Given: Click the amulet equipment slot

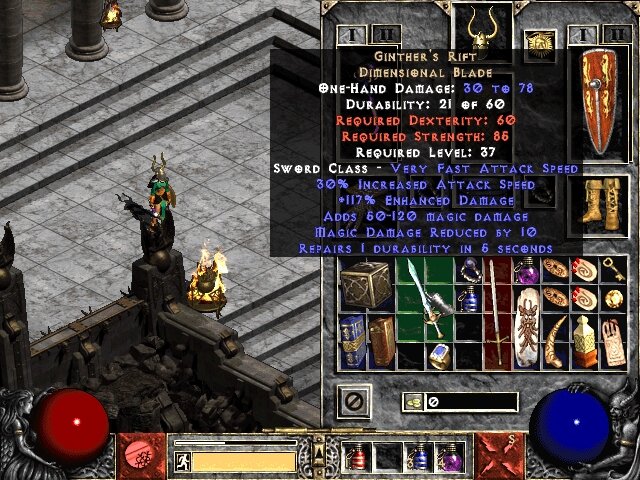Looking at the screenshot, I should coord(541,43).
